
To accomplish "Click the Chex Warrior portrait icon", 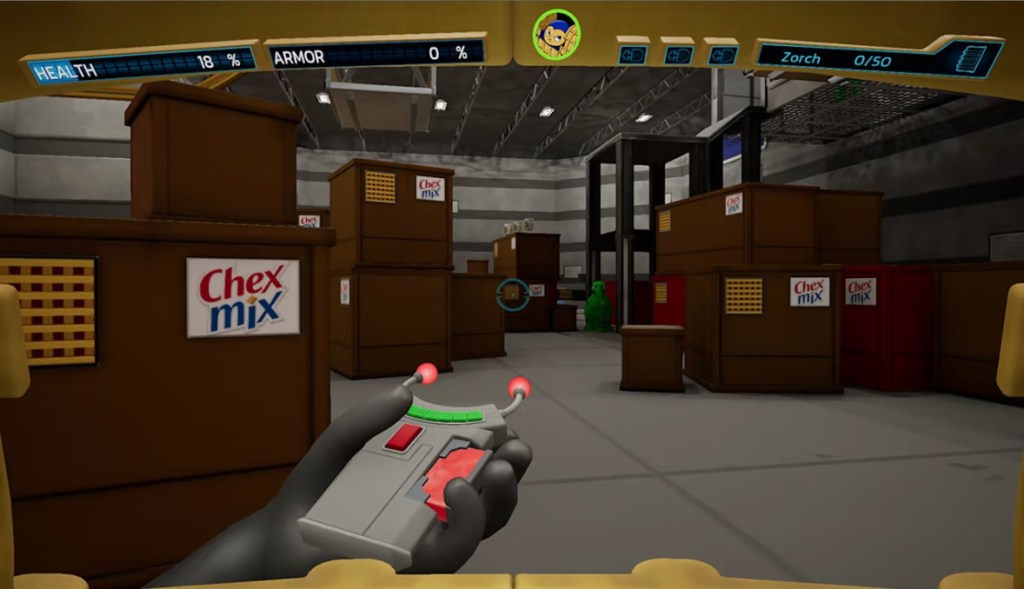I will (x=556, y=36).
